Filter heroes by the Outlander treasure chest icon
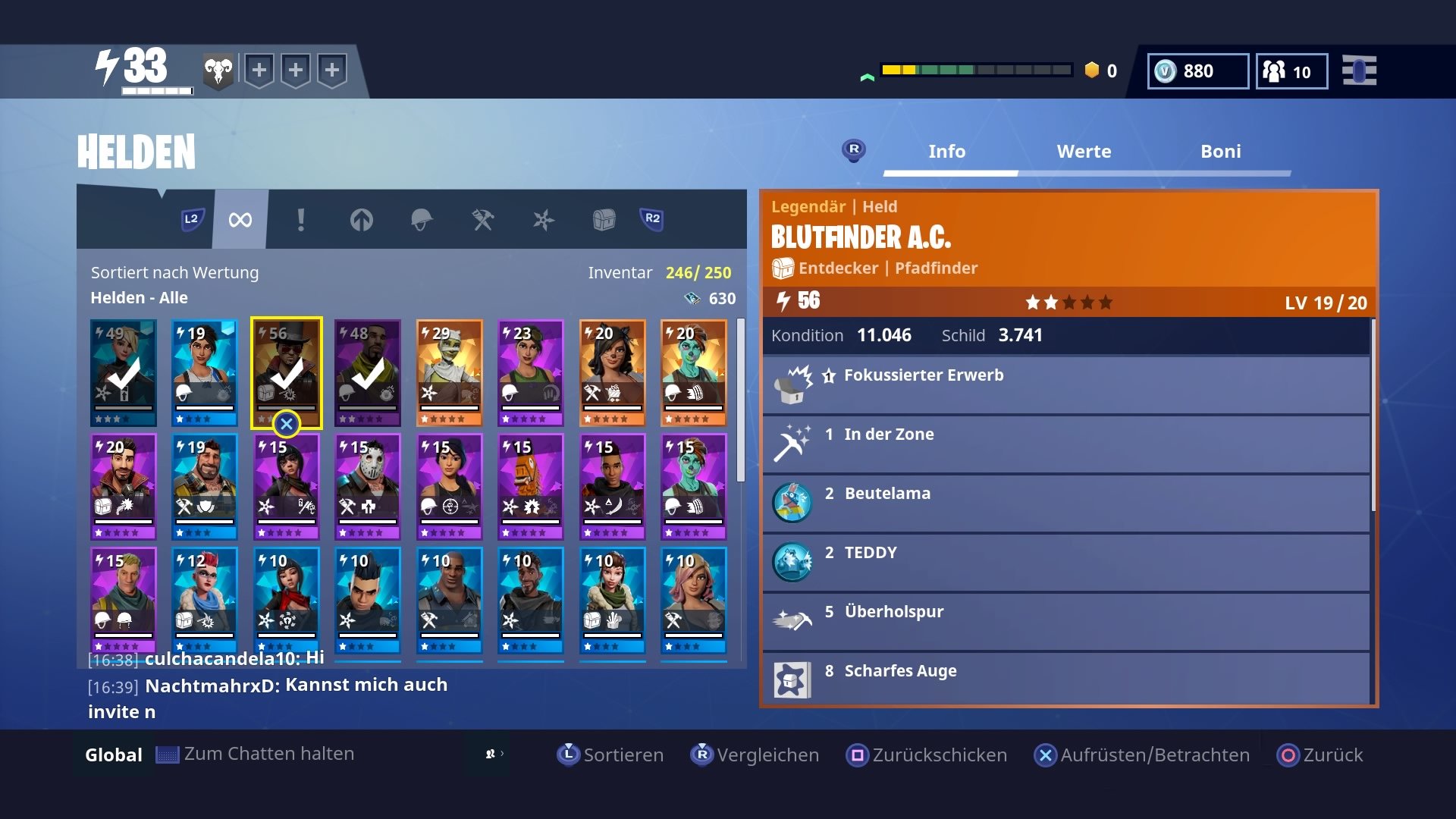The image size is (1456, 819). [x=604, y=220]
